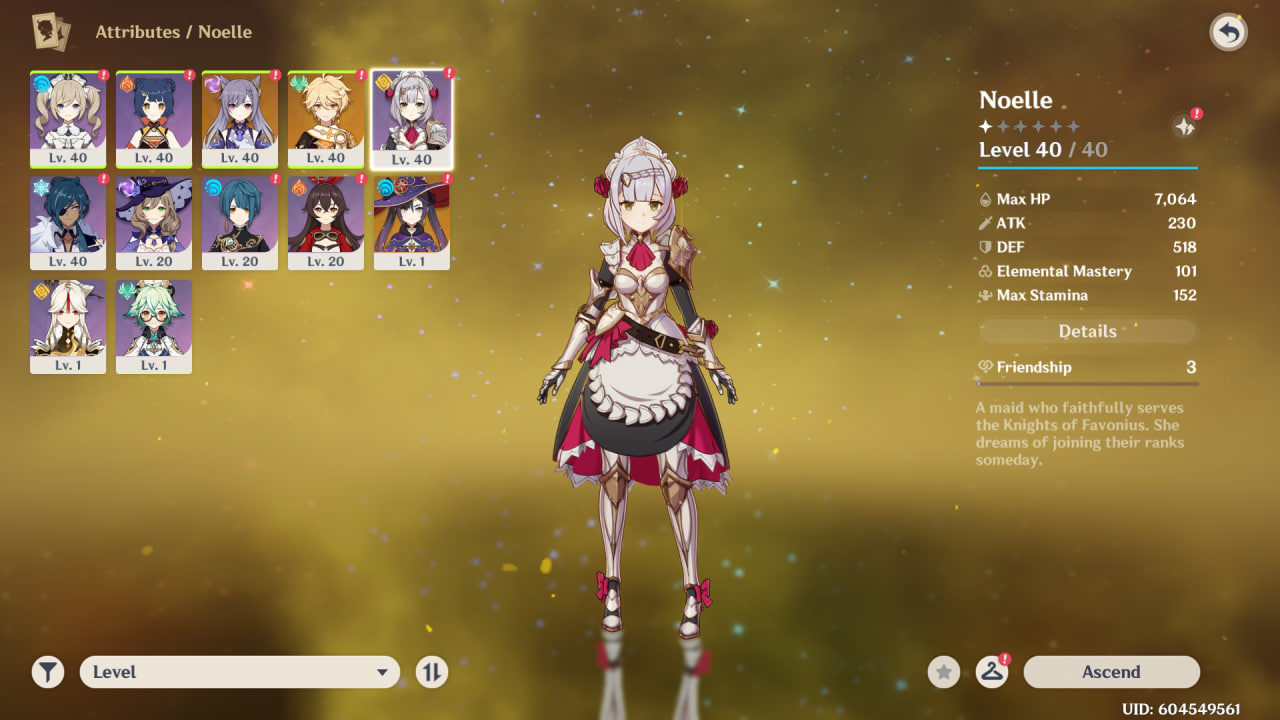This screenshot has height=720, width=1280.
Task: Select Mona's portrait
Action: click(412, 223)
